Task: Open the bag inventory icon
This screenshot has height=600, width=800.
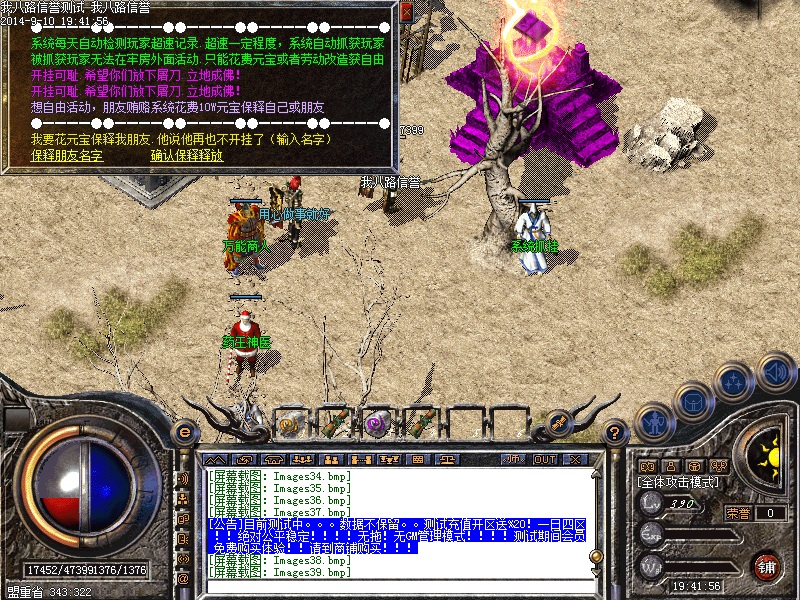Action: 692,400
